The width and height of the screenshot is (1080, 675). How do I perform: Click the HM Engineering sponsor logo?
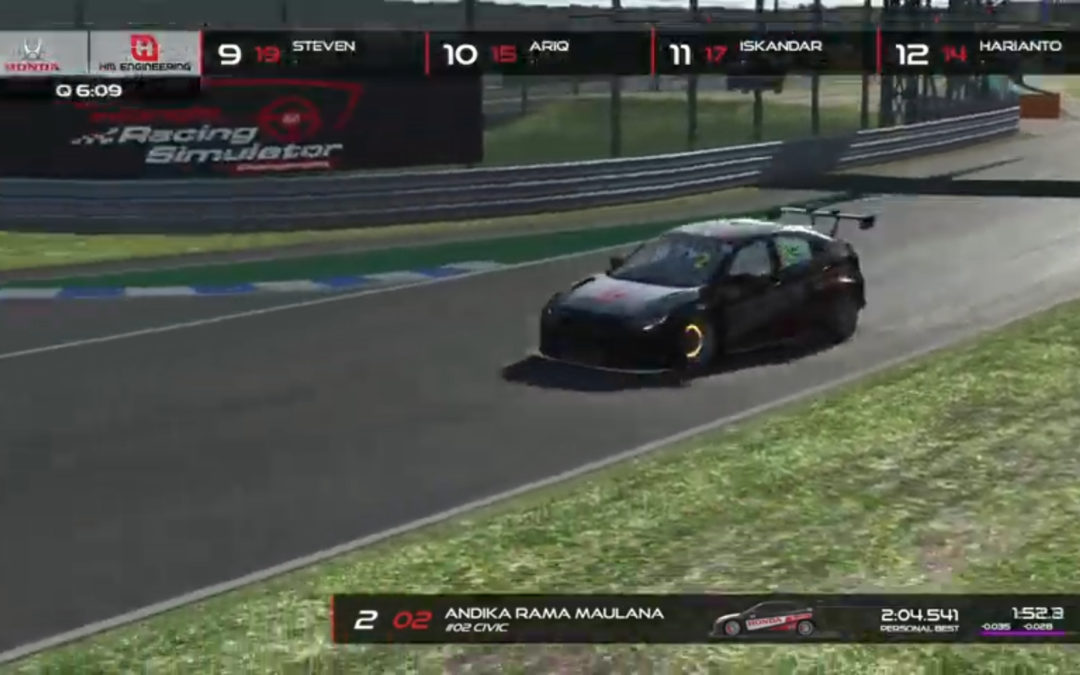pyautogui.click(x=145, y=54)
